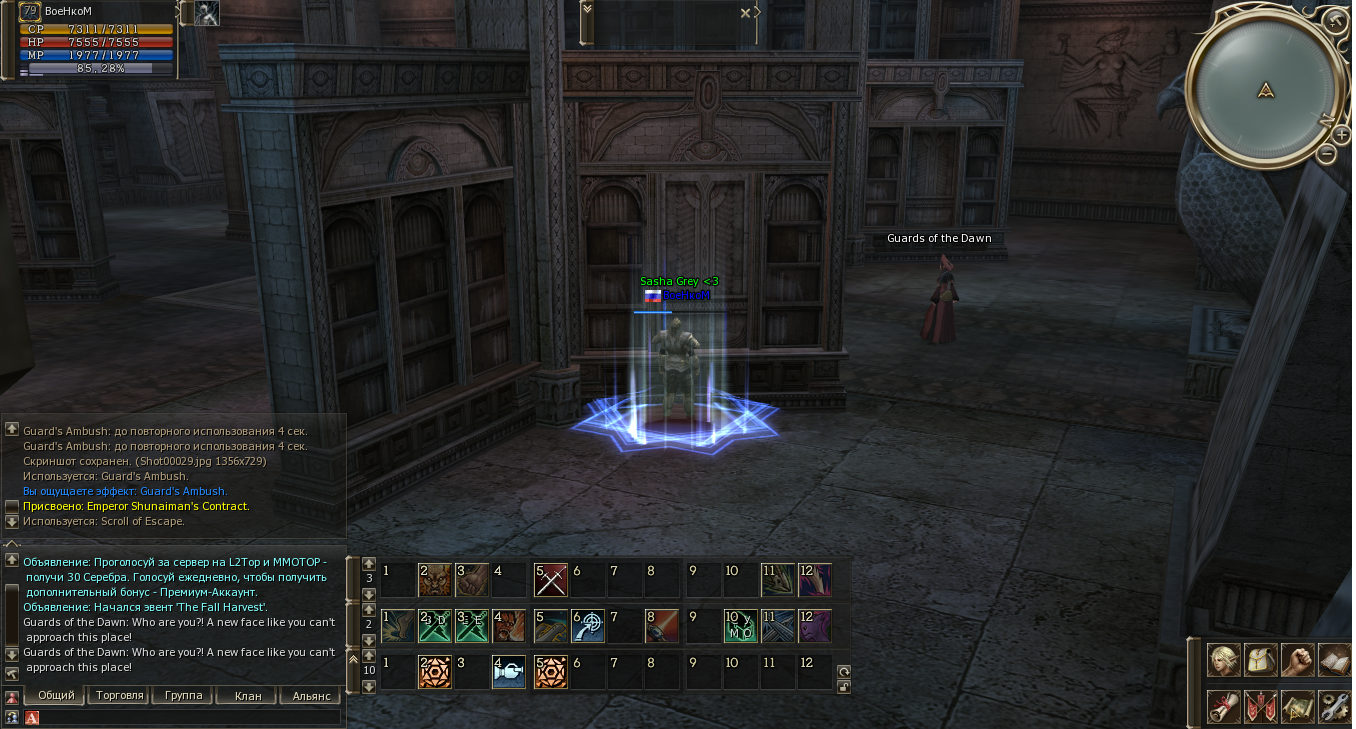The height and width of the screenshot is (729, 1356).
Task: Open the quest scroll icon
Action: tap(1222, 706)
